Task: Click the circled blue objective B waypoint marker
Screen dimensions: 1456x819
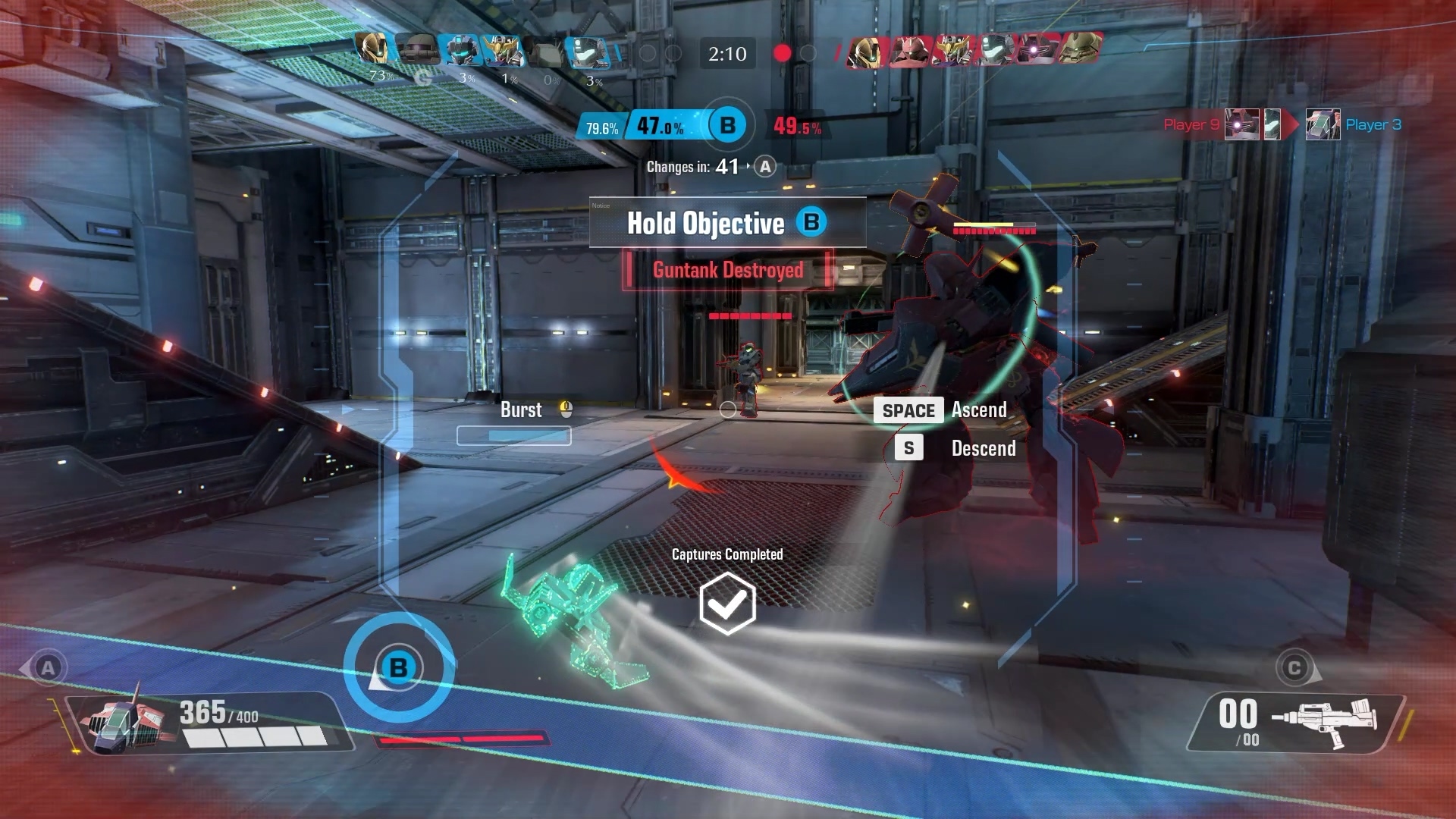Action: tap(399, 668)
